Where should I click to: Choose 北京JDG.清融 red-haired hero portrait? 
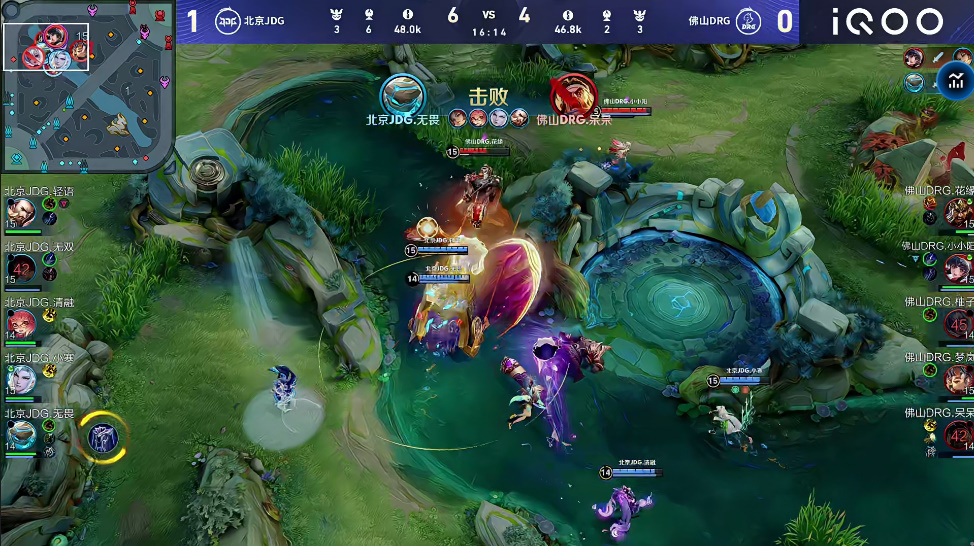pyautogui.click(x=20, y=323)
